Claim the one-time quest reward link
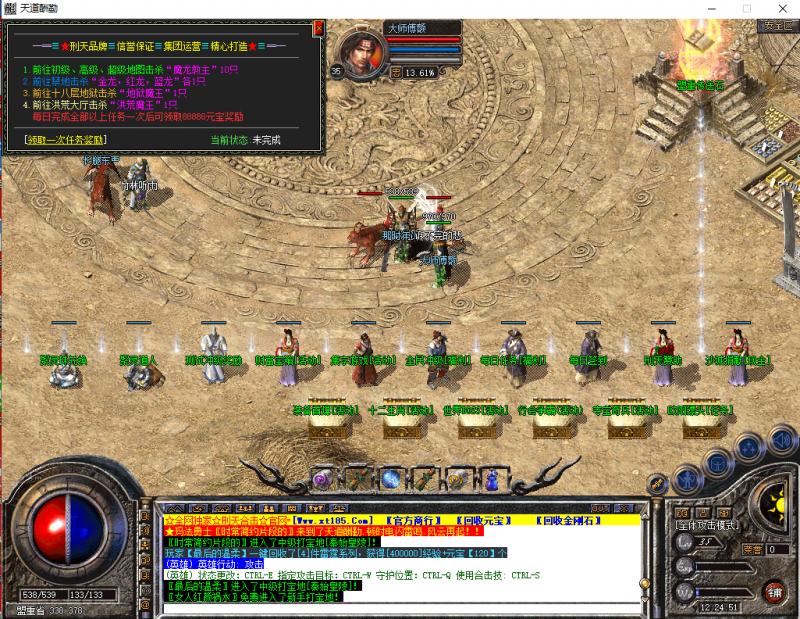Image resolution: width=800 pixels, height=619 pixels. click(x=65, y=140)
